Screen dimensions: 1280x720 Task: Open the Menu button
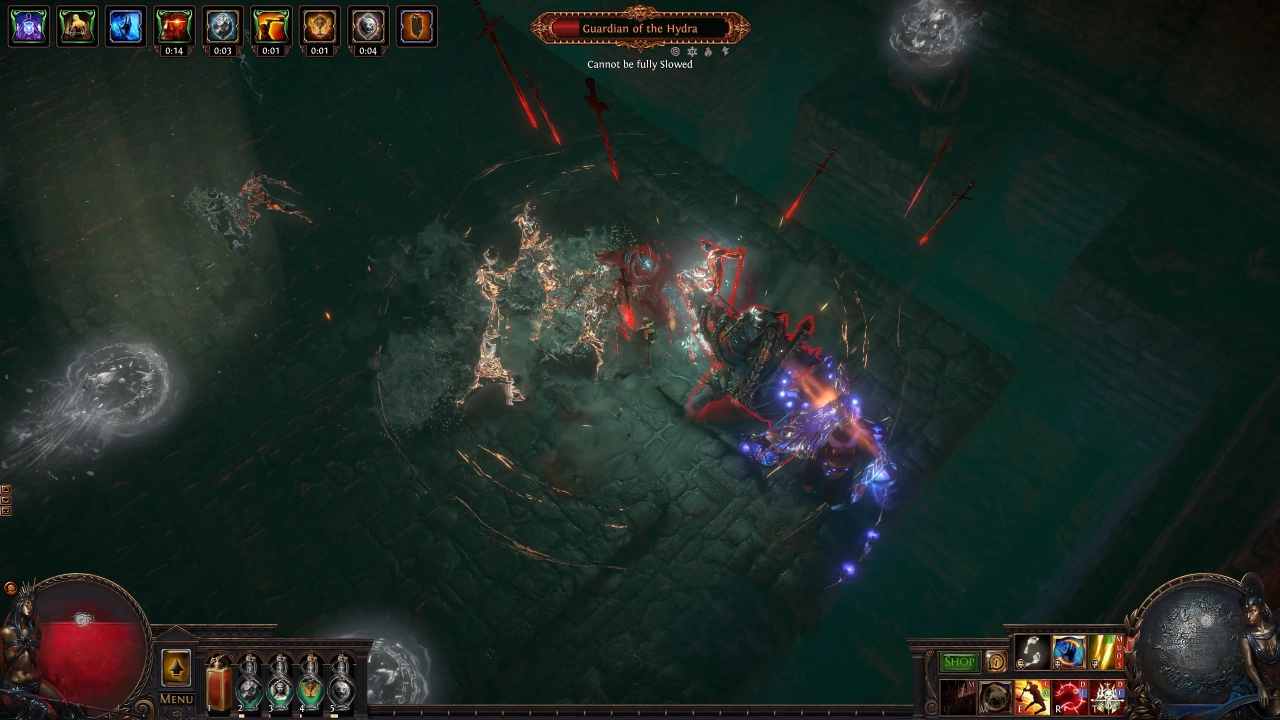click(x=176, y=699)
